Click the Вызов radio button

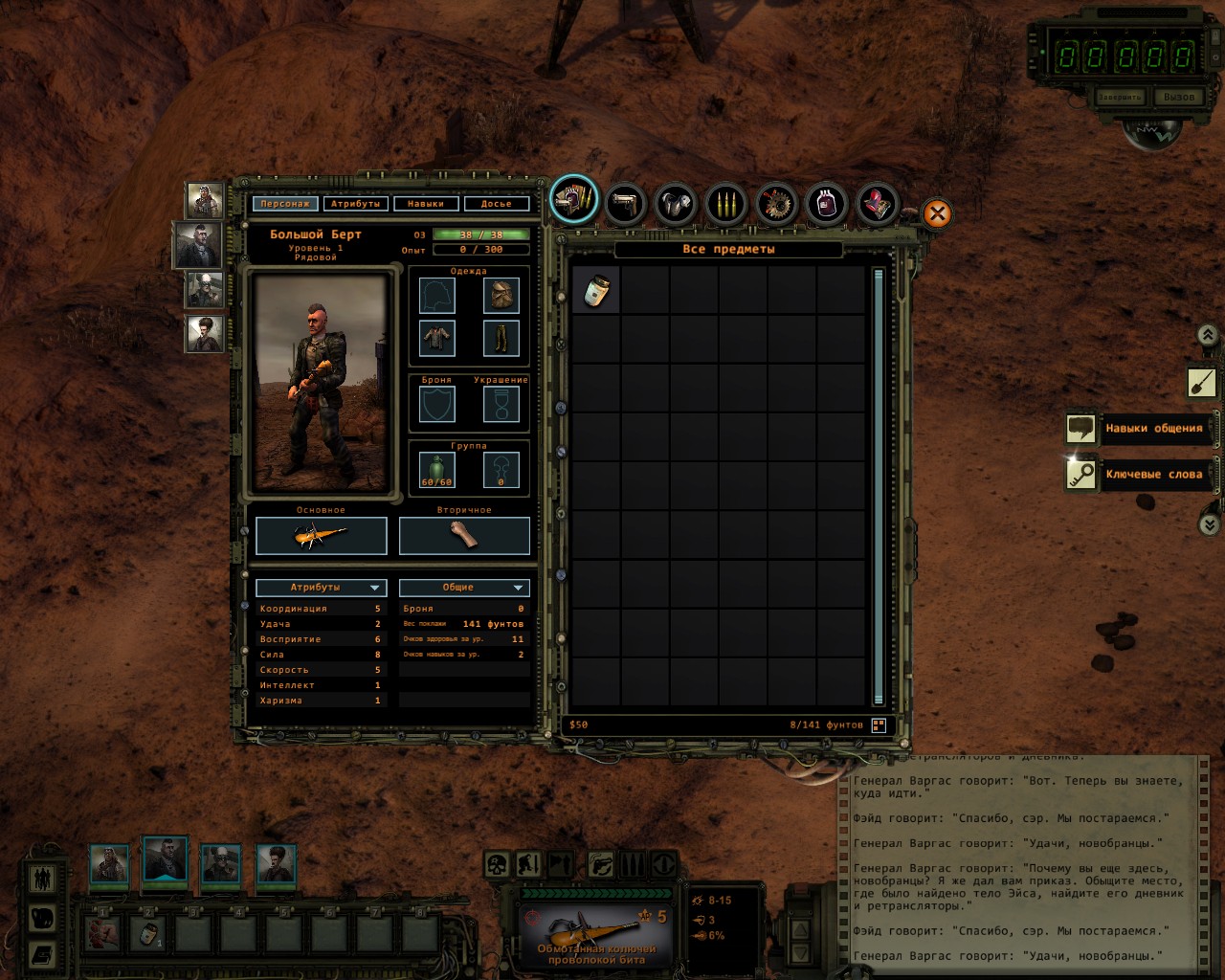coord(1178,97)
